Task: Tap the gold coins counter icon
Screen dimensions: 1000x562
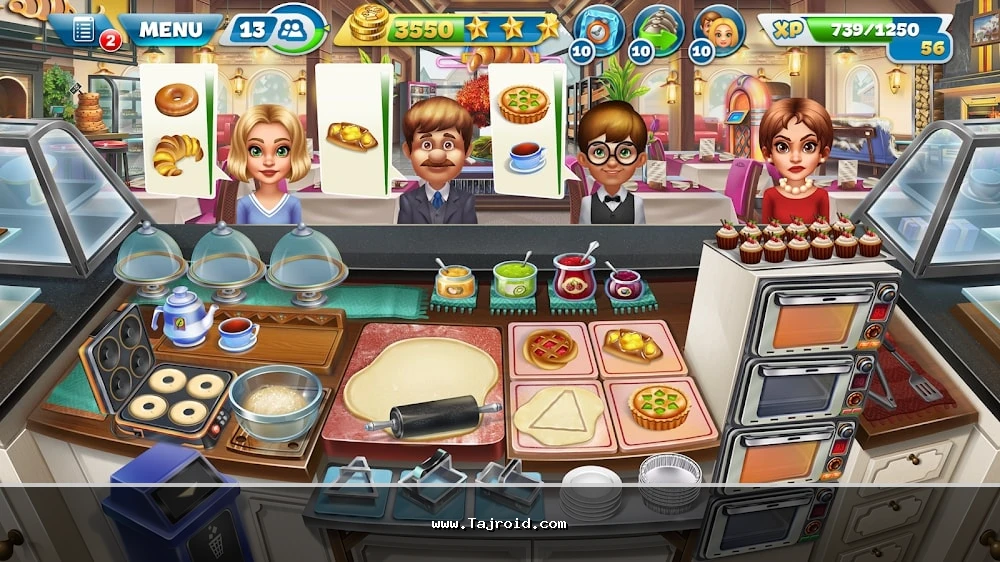Action: pyautogui.click(x=369, y=27)
